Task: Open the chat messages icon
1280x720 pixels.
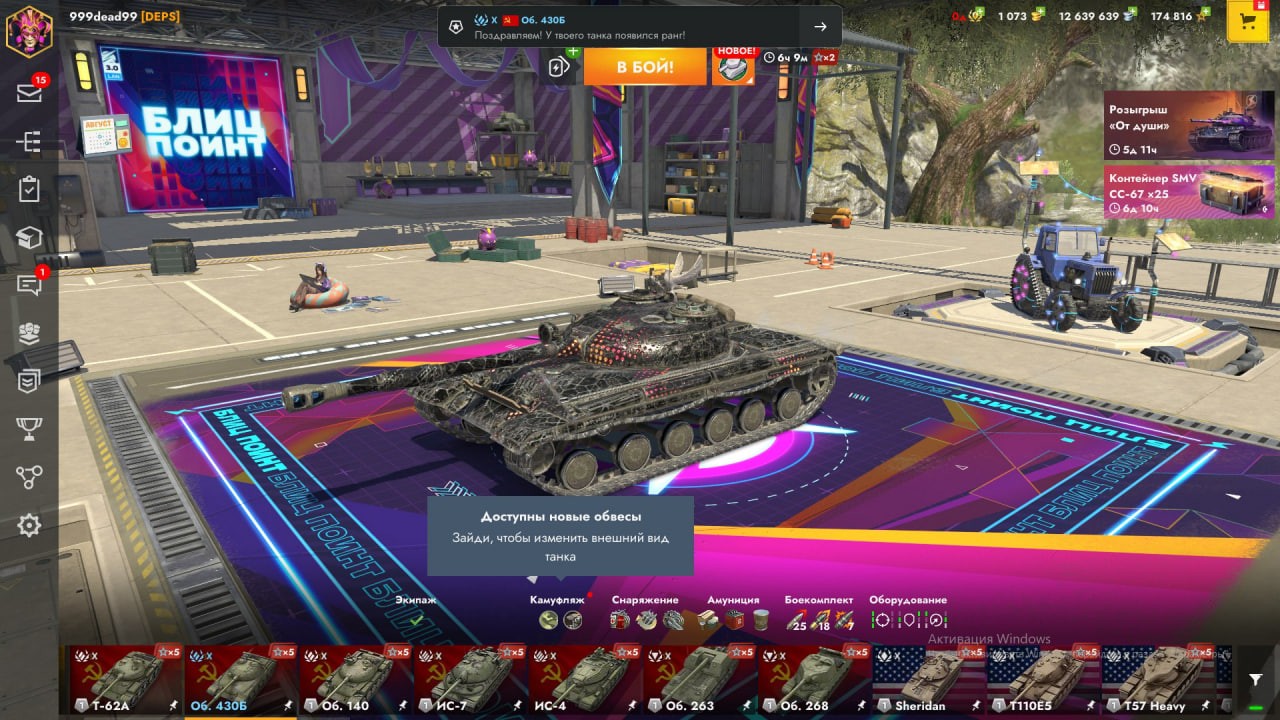Action: [x=29, y=285]
